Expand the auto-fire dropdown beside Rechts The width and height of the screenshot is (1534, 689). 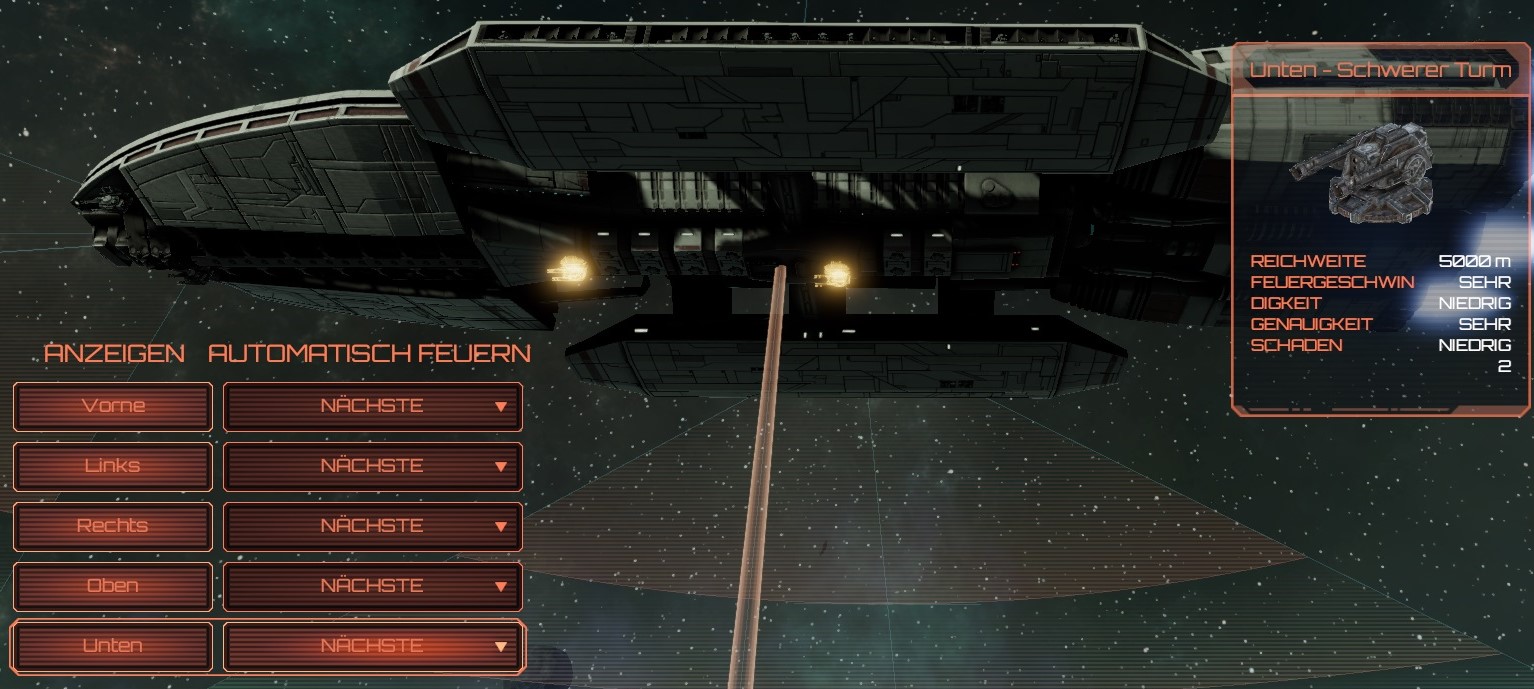(372, 526)
